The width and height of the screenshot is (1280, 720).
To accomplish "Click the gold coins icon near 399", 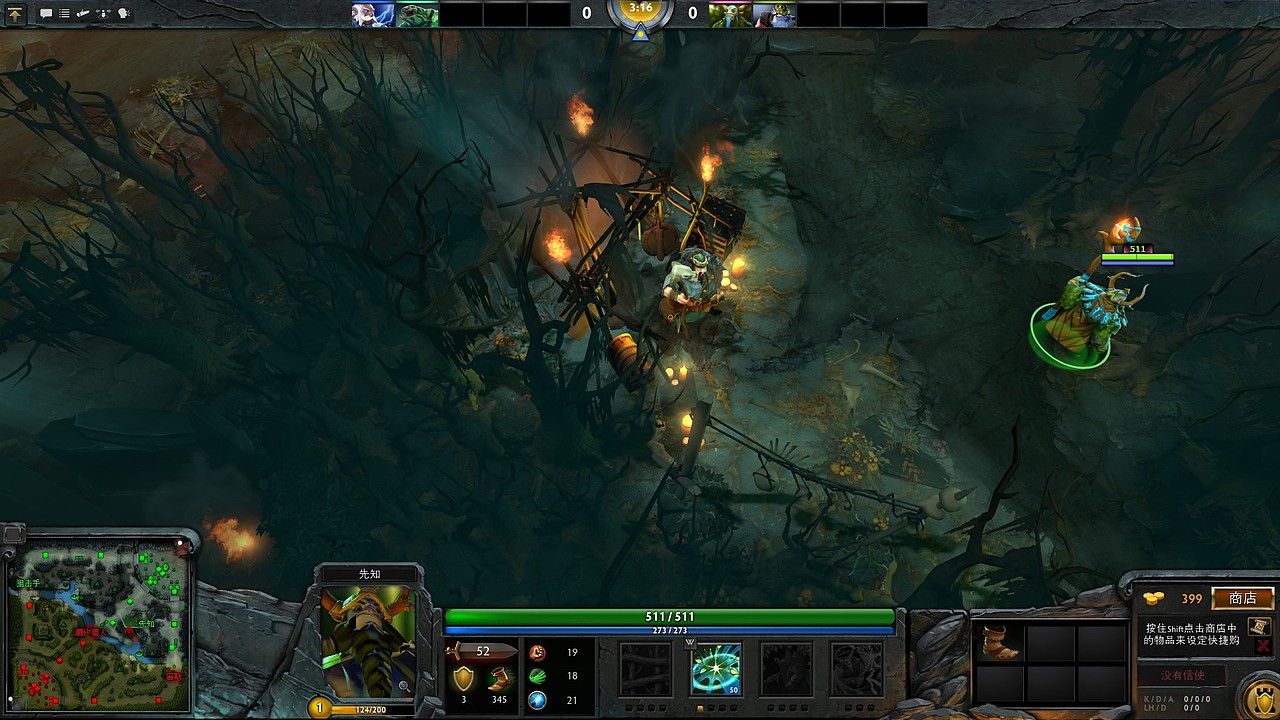I will pos(1154,599).
